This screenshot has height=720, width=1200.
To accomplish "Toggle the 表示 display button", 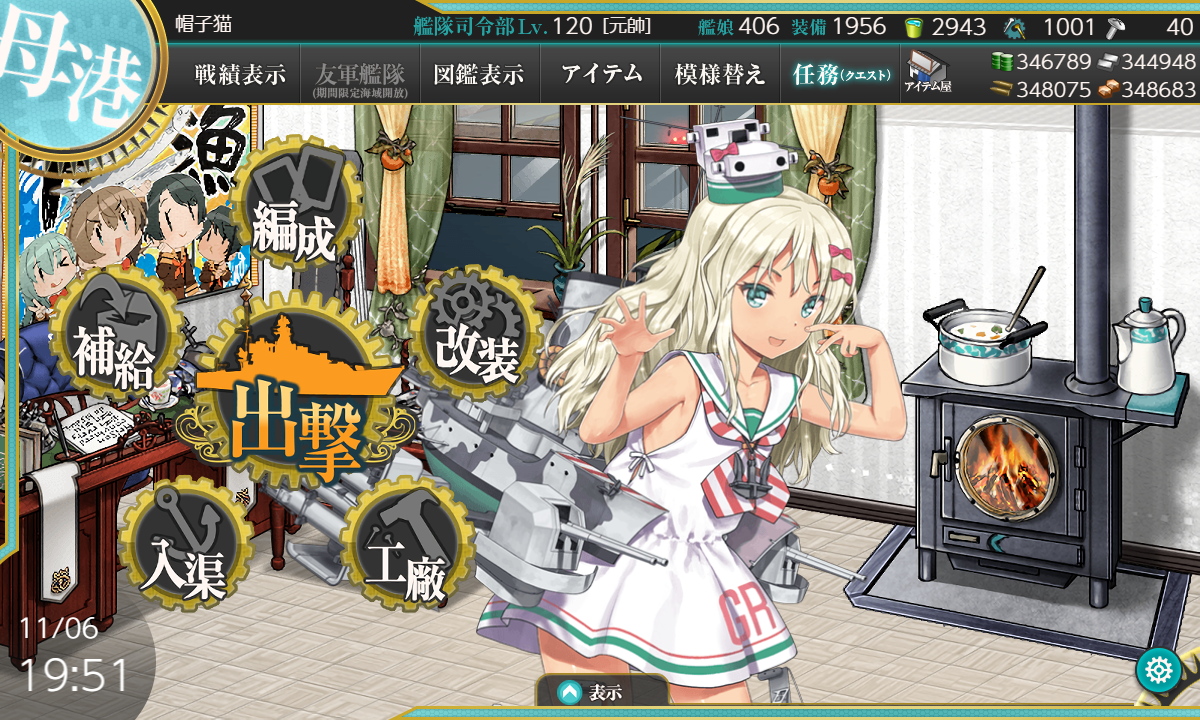I will (602, 691).
